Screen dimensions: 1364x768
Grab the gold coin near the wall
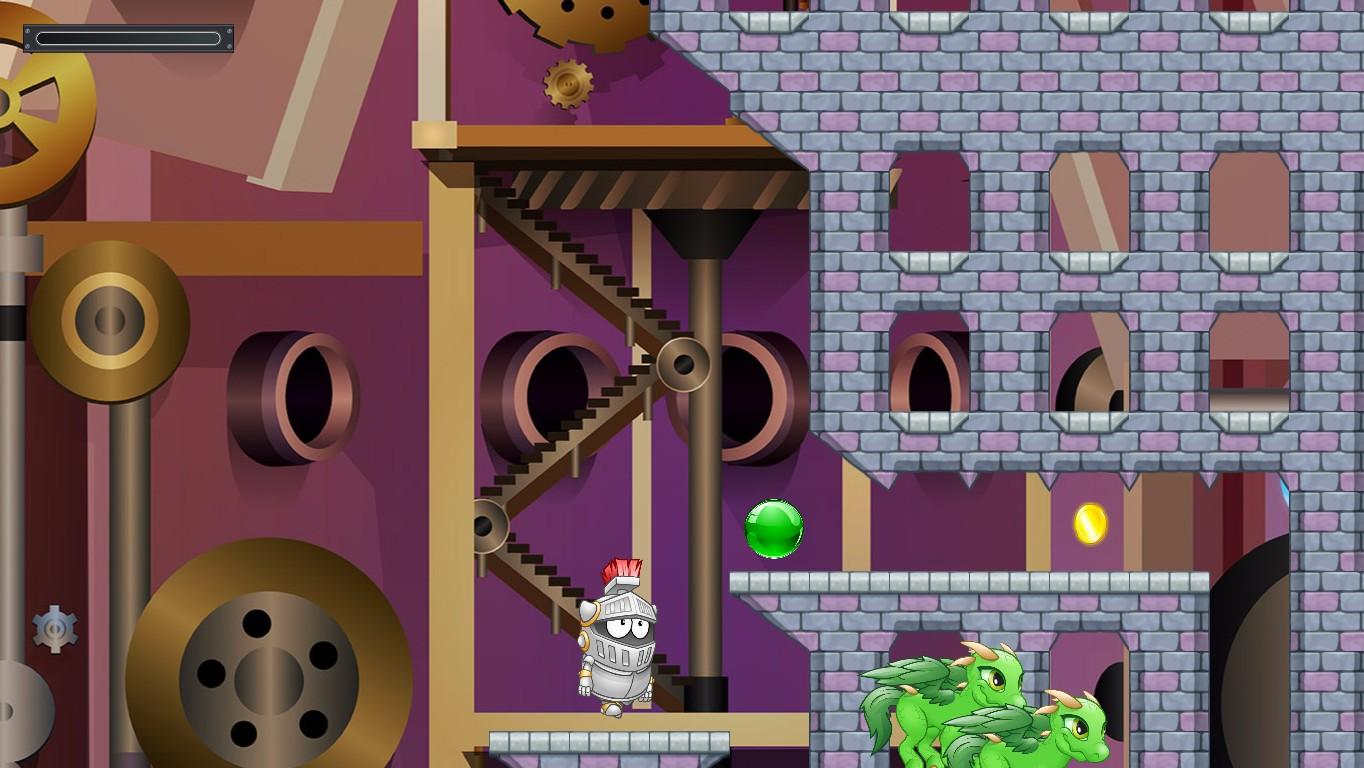(x=1090, y=524)
